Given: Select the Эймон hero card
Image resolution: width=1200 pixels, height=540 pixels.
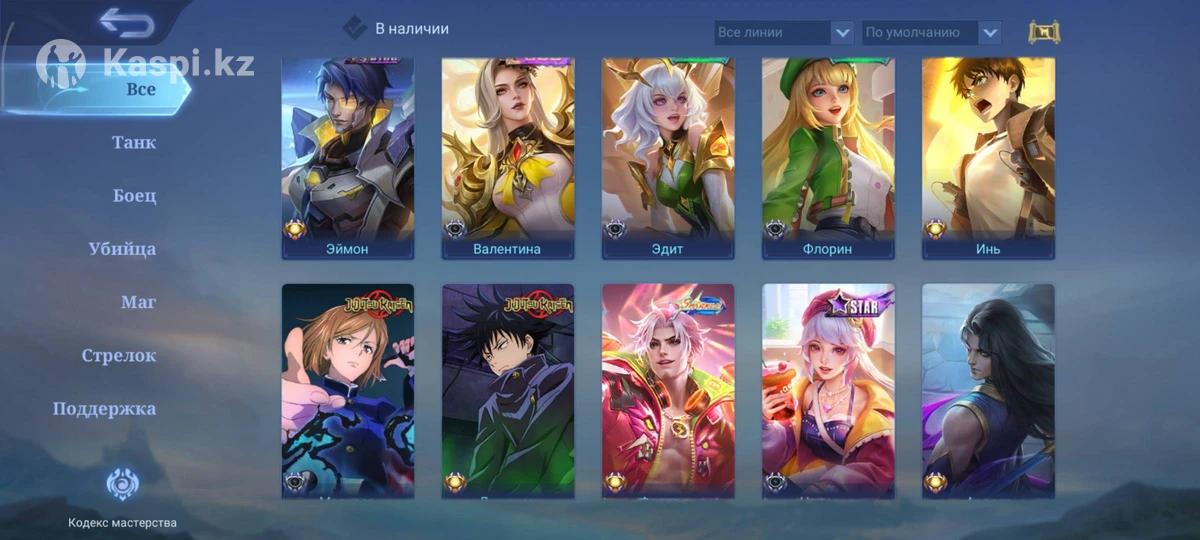Looking at the screenshot, I should click(348, 158).
